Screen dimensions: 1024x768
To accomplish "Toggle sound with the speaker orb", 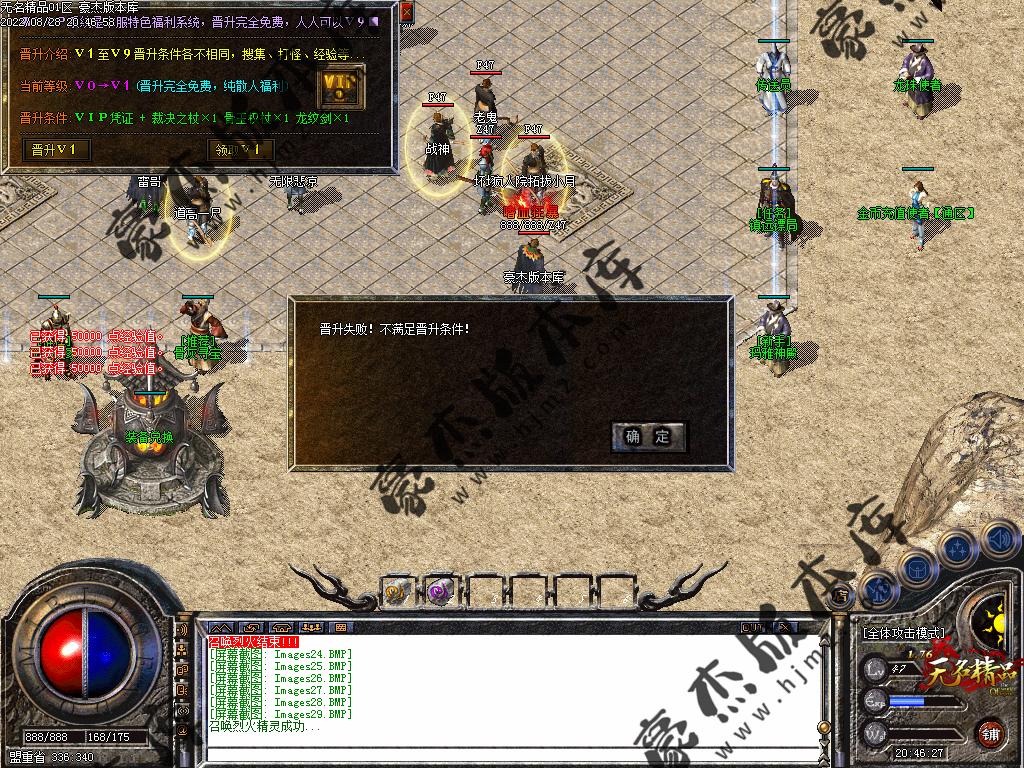I will point(999,539).
